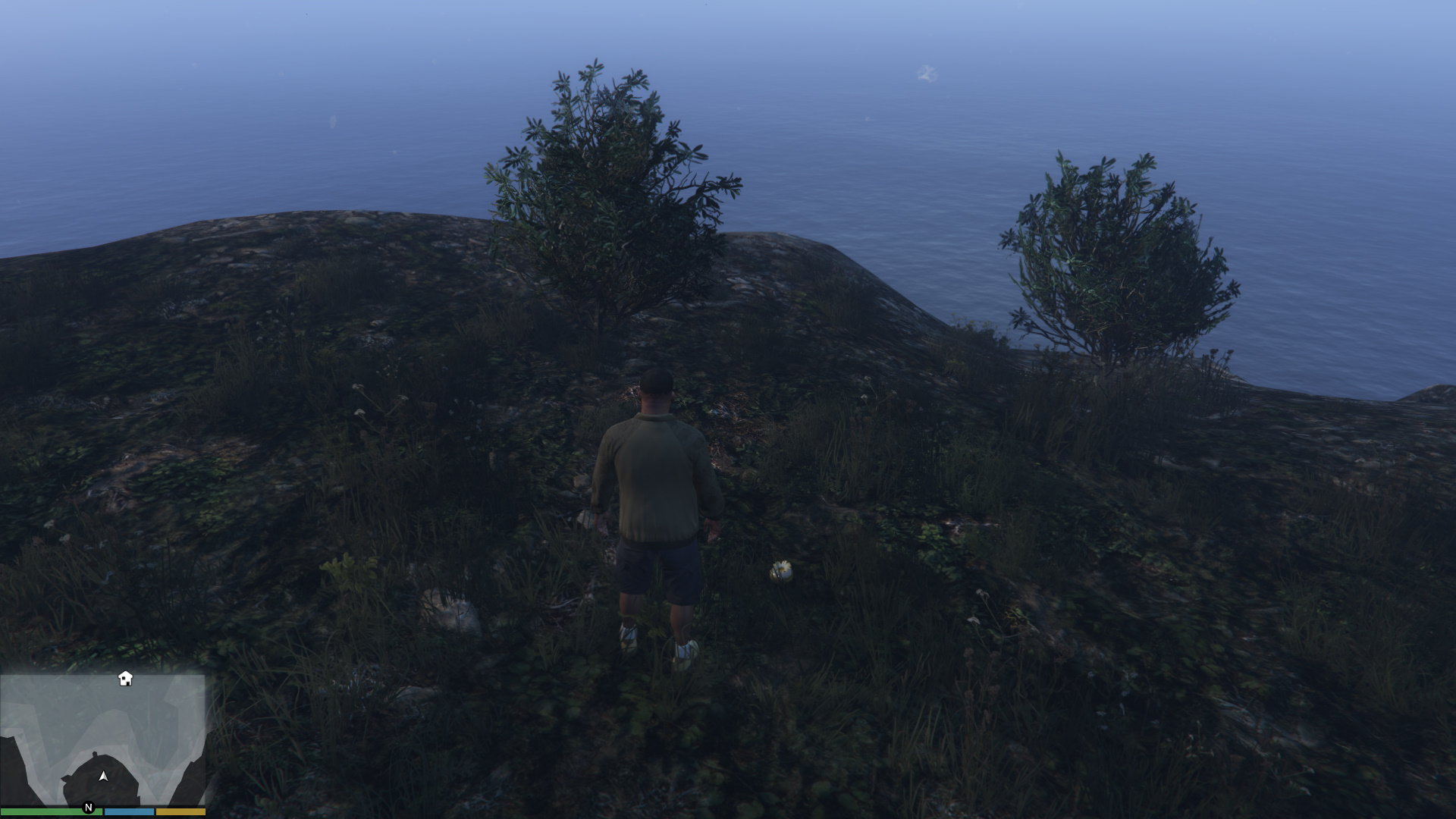Select the white house marker on minimap

point(126,679)
